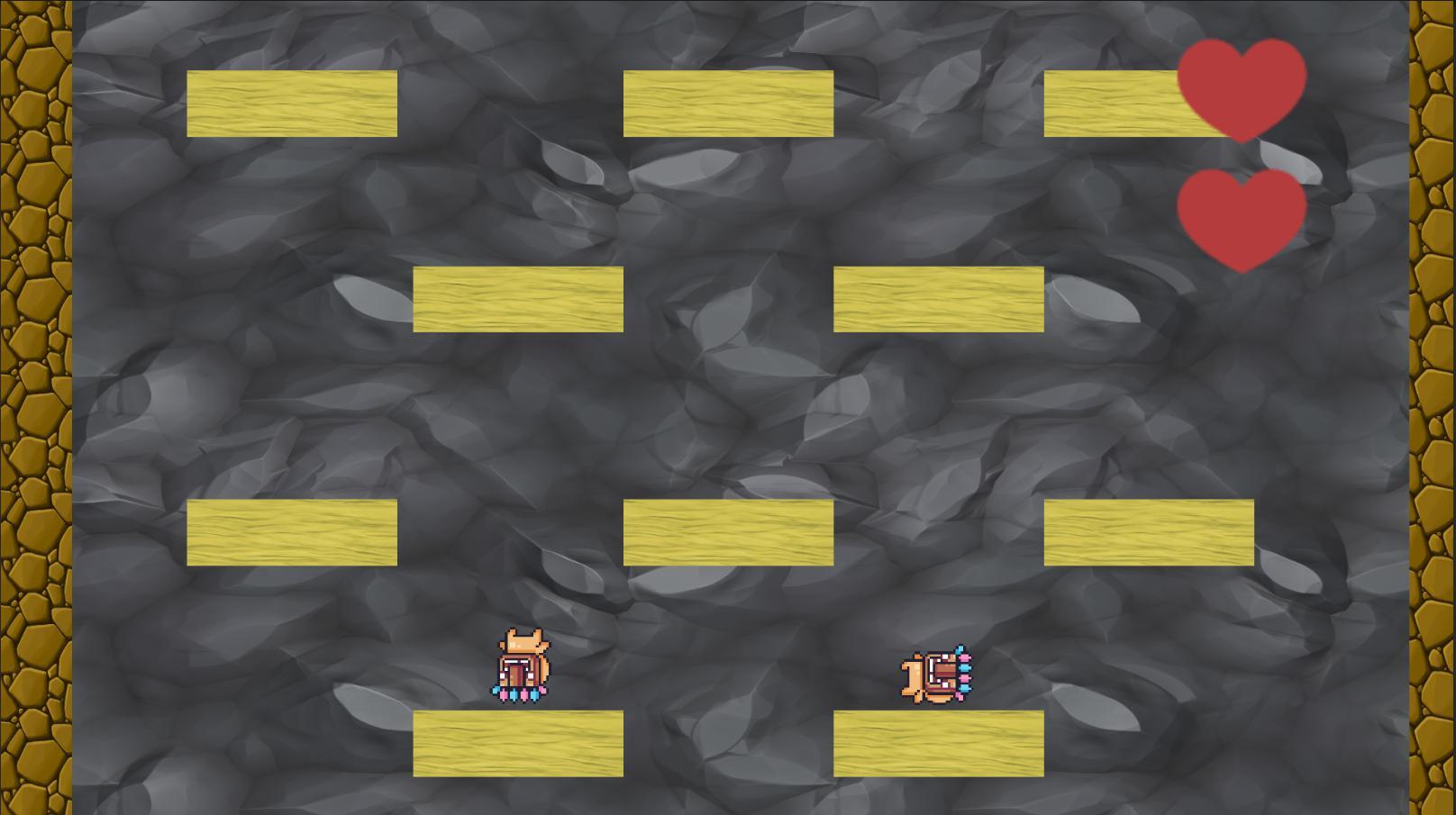The width and height of the screenshot is (1456, 815).
Task: Click the second-row platform left of center
Action: [x=518, y=299]
